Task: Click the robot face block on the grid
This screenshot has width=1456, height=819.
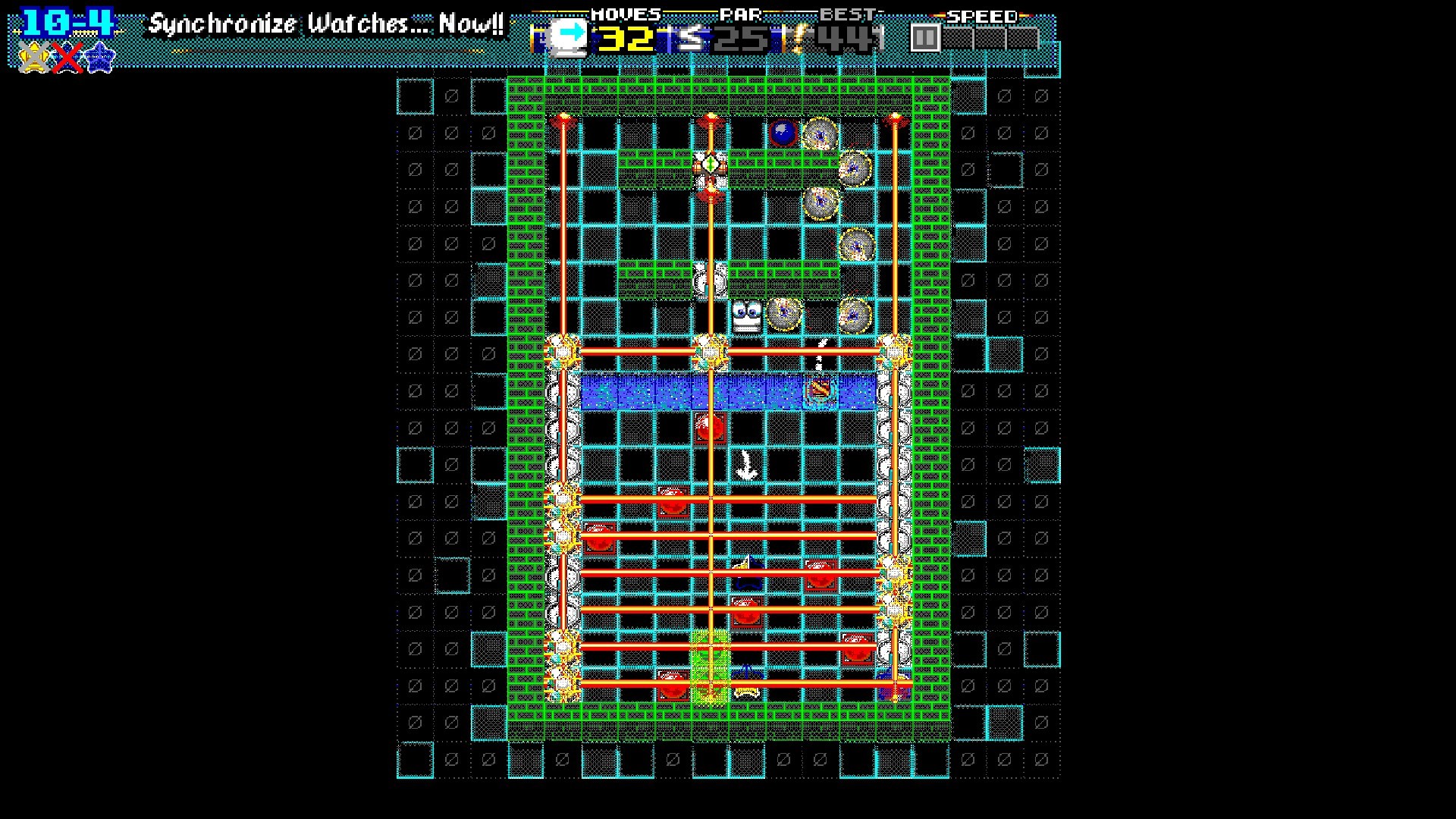Action: (x=747, y=315)
